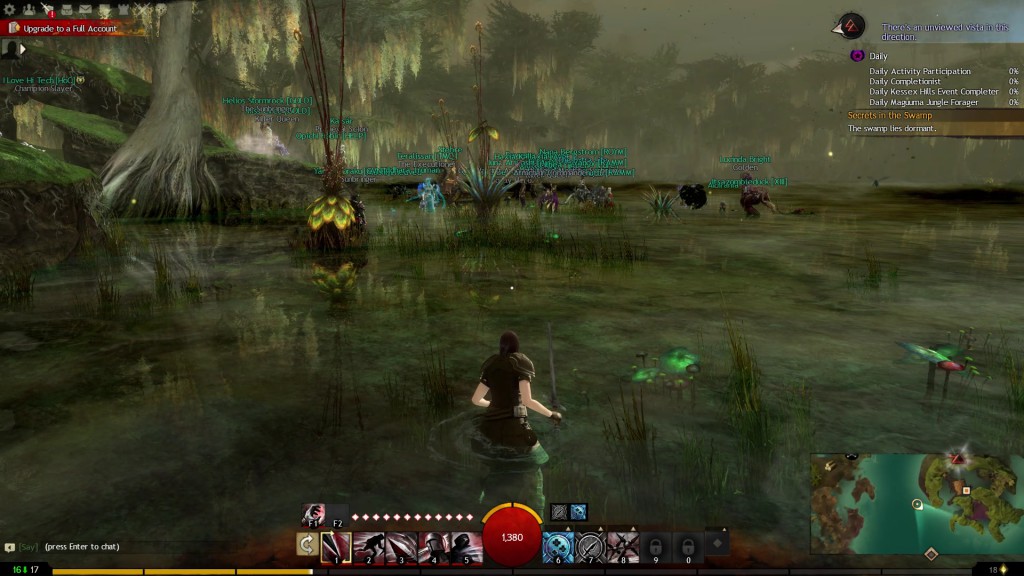Open the crossed swords PvP panel

point(141,9)
